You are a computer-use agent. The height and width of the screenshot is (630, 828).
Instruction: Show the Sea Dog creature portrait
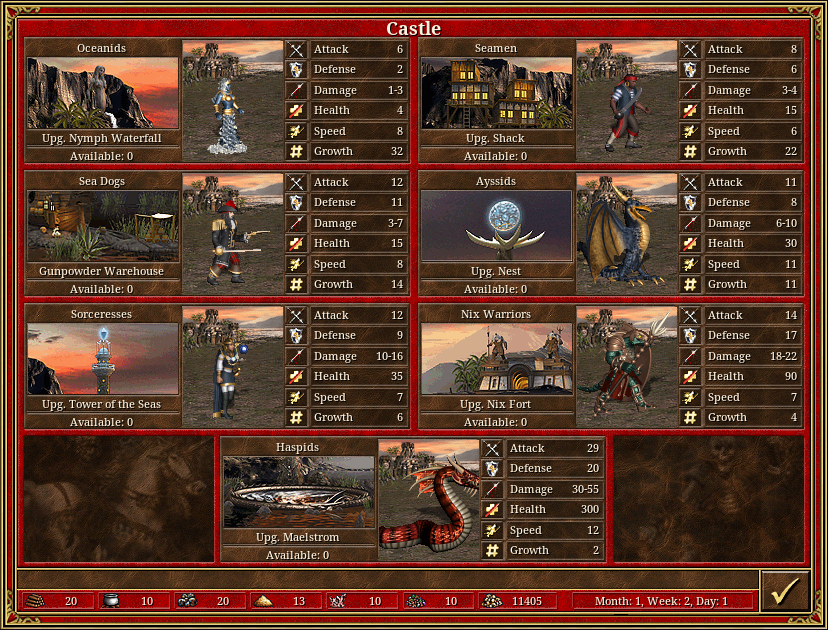pyautogui.click(x=233, y=234)
